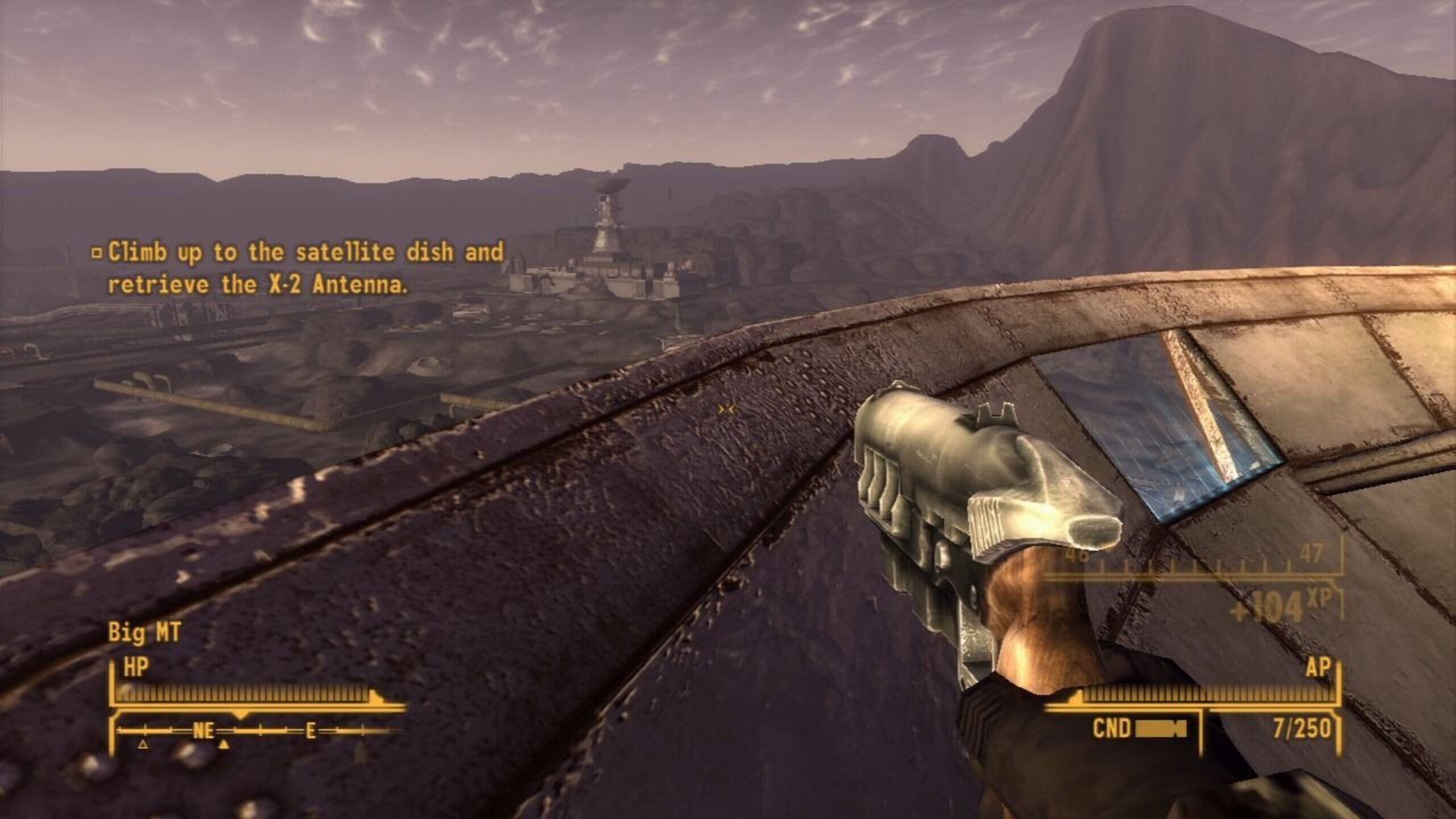Image resolution: width=1456 pixels, height=819 pixels.
Task: Click the NE direction marker on compass
Action: tap(204, 731)
